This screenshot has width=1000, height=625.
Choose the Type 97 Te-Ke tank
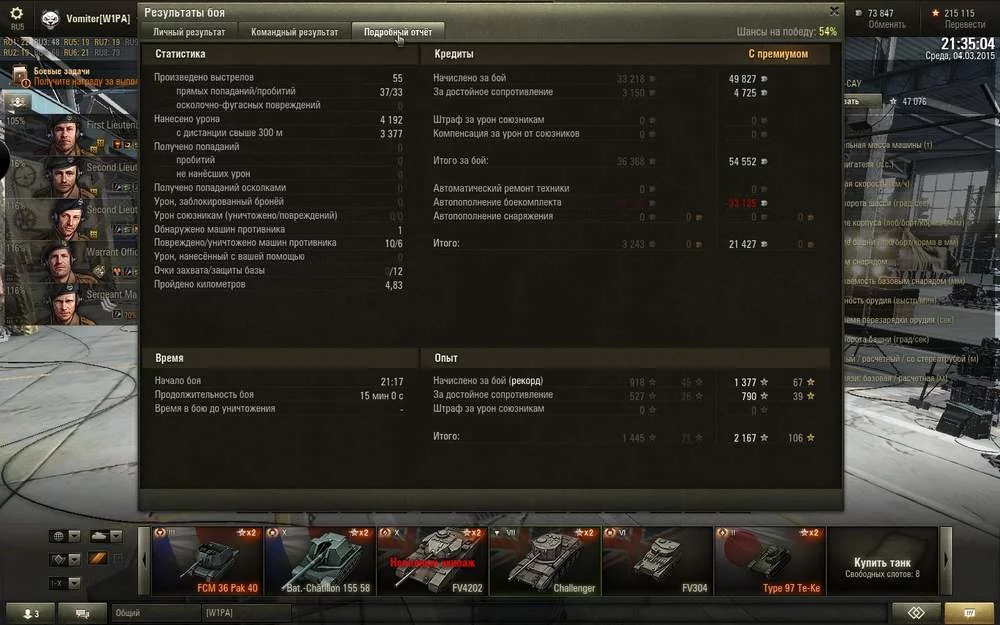[770, 561]
